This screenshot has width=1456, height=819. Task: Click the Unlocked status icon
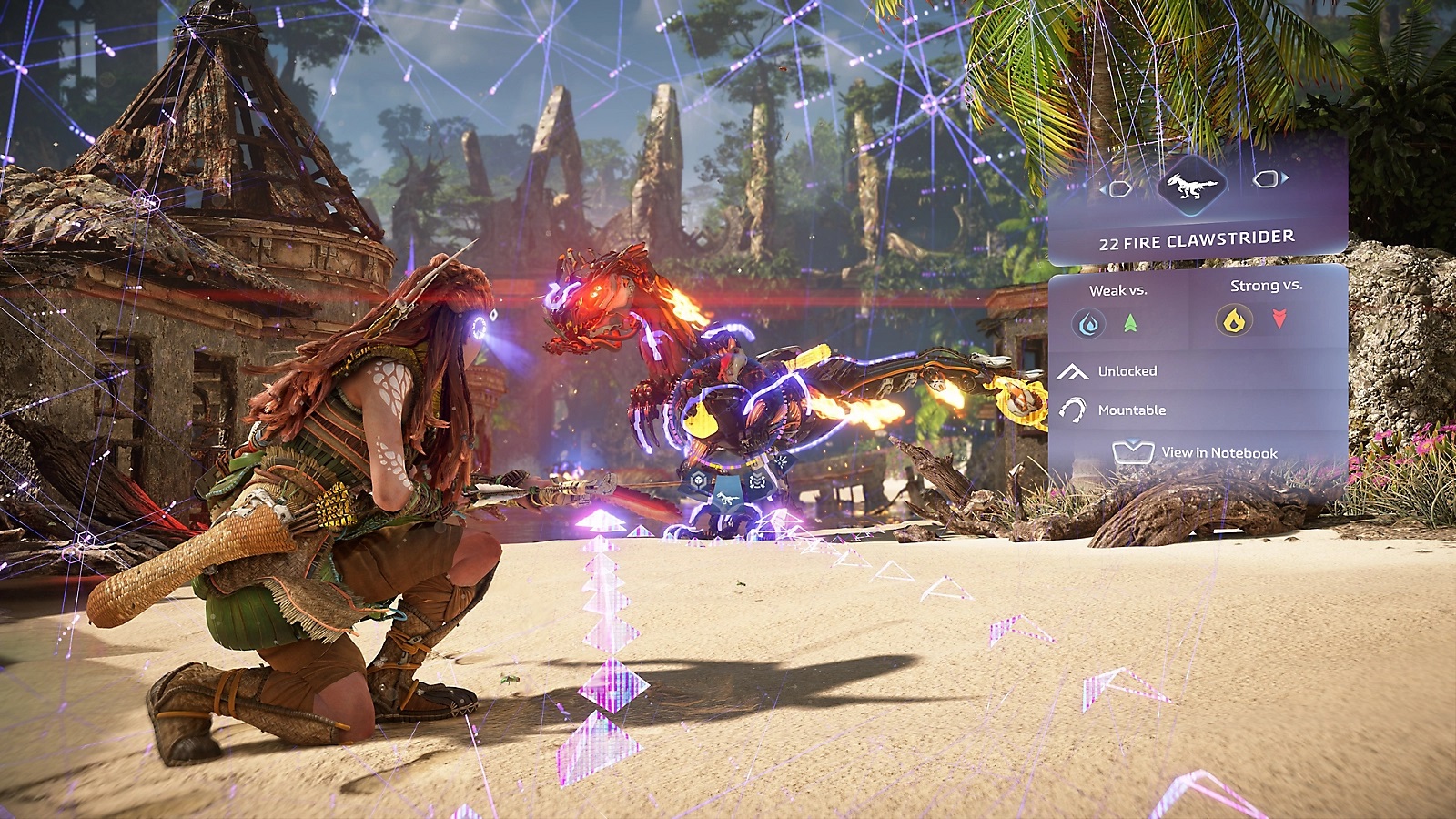[1072, 371]
